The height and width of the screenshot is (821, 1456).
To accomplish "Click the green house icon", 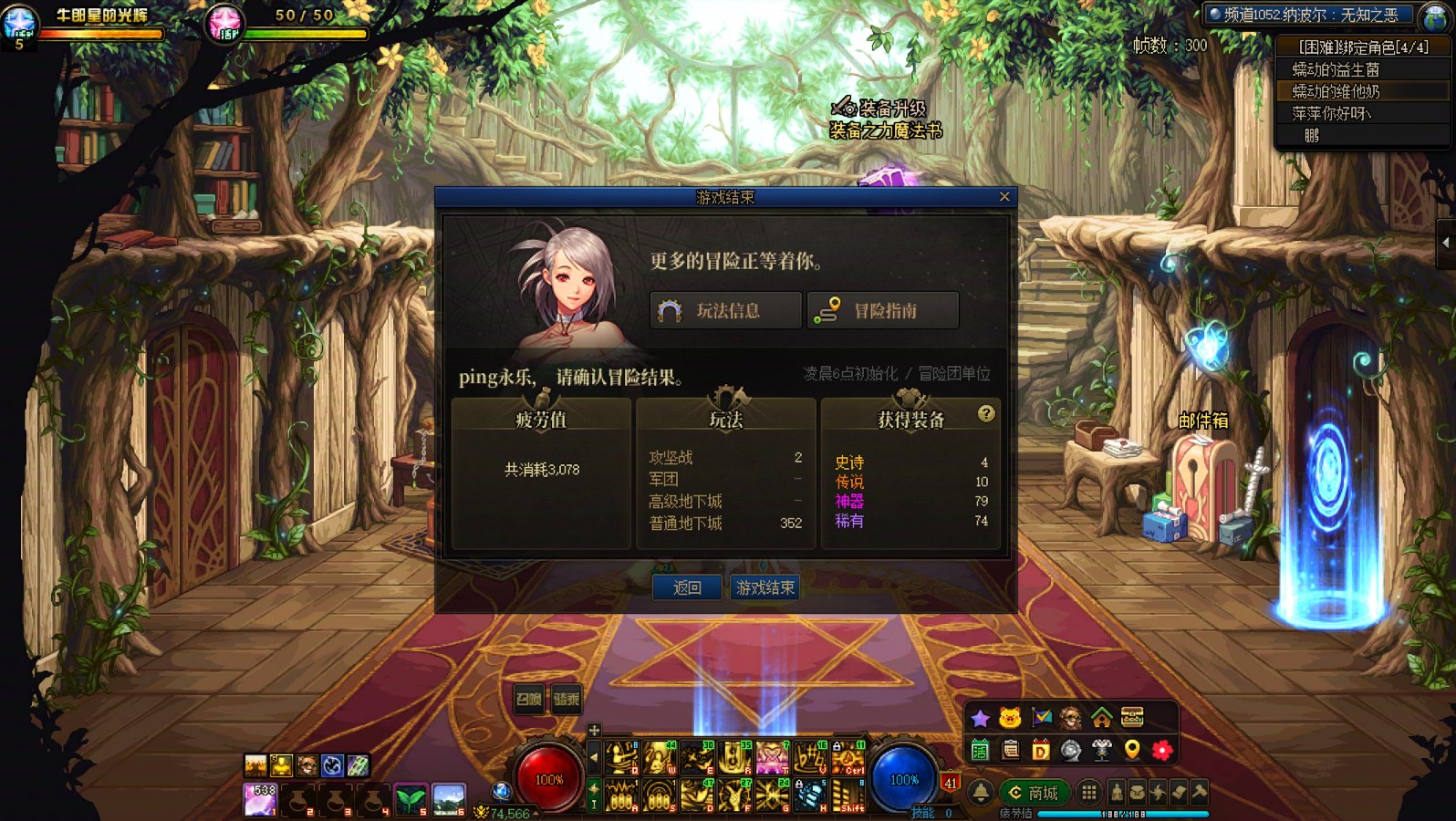I will pyautogui.click(x=1102, y=718).
